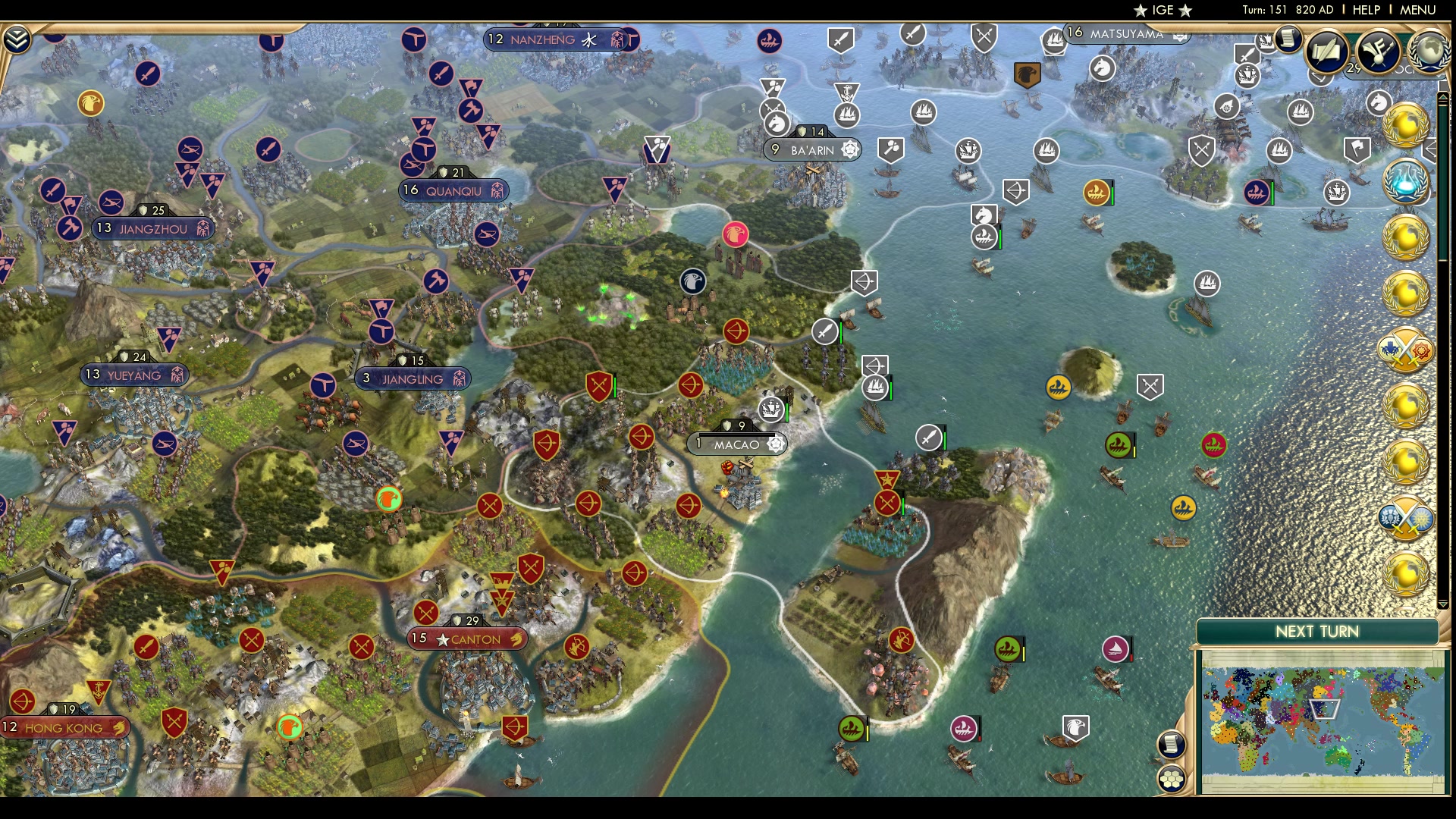Open the notifications scroll icon near top right
1456x819 pixels.
1288,39
